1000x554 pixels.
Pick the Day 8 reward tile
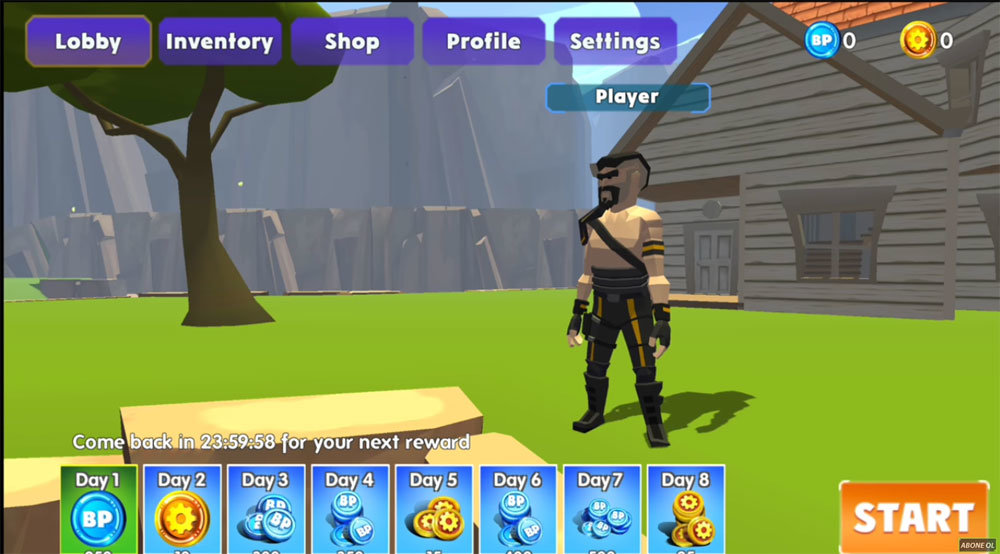(x=686, y=510)
